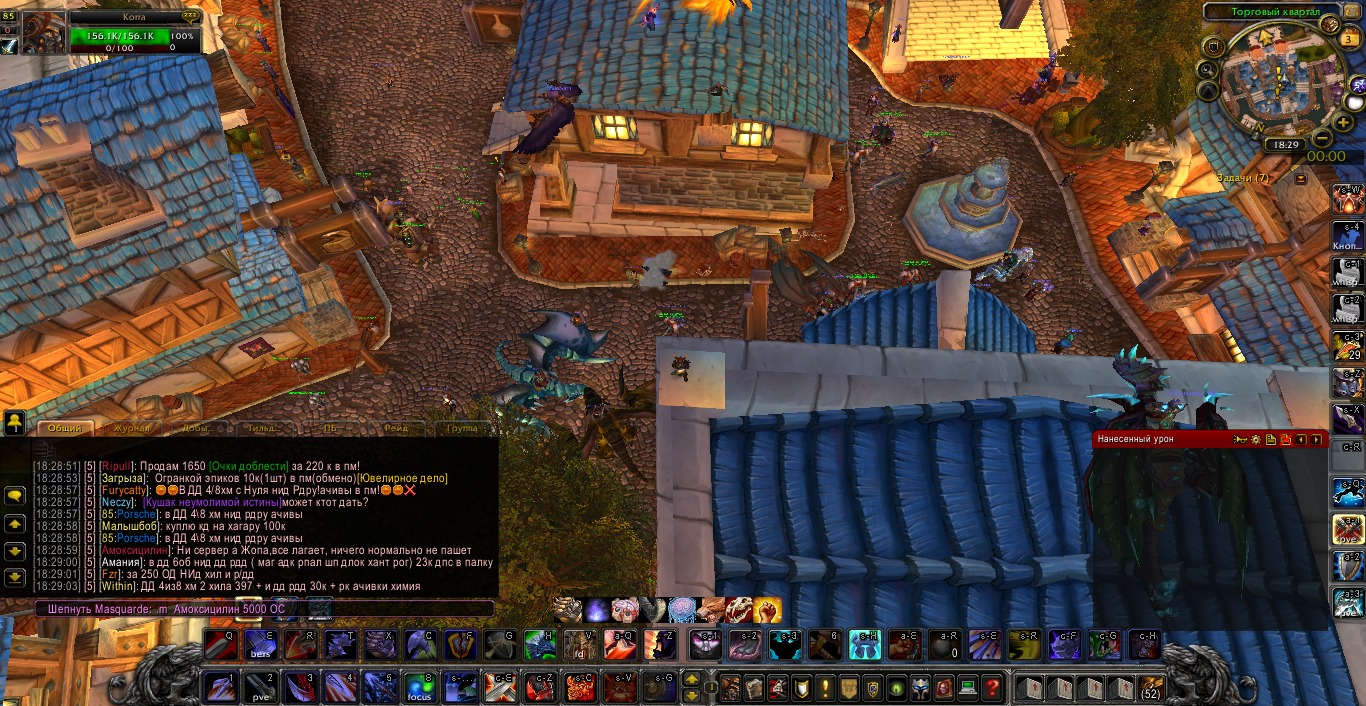Open the chat menu speech-bubble button
This screenshot has height=706, width=1366.
[15, 495]
